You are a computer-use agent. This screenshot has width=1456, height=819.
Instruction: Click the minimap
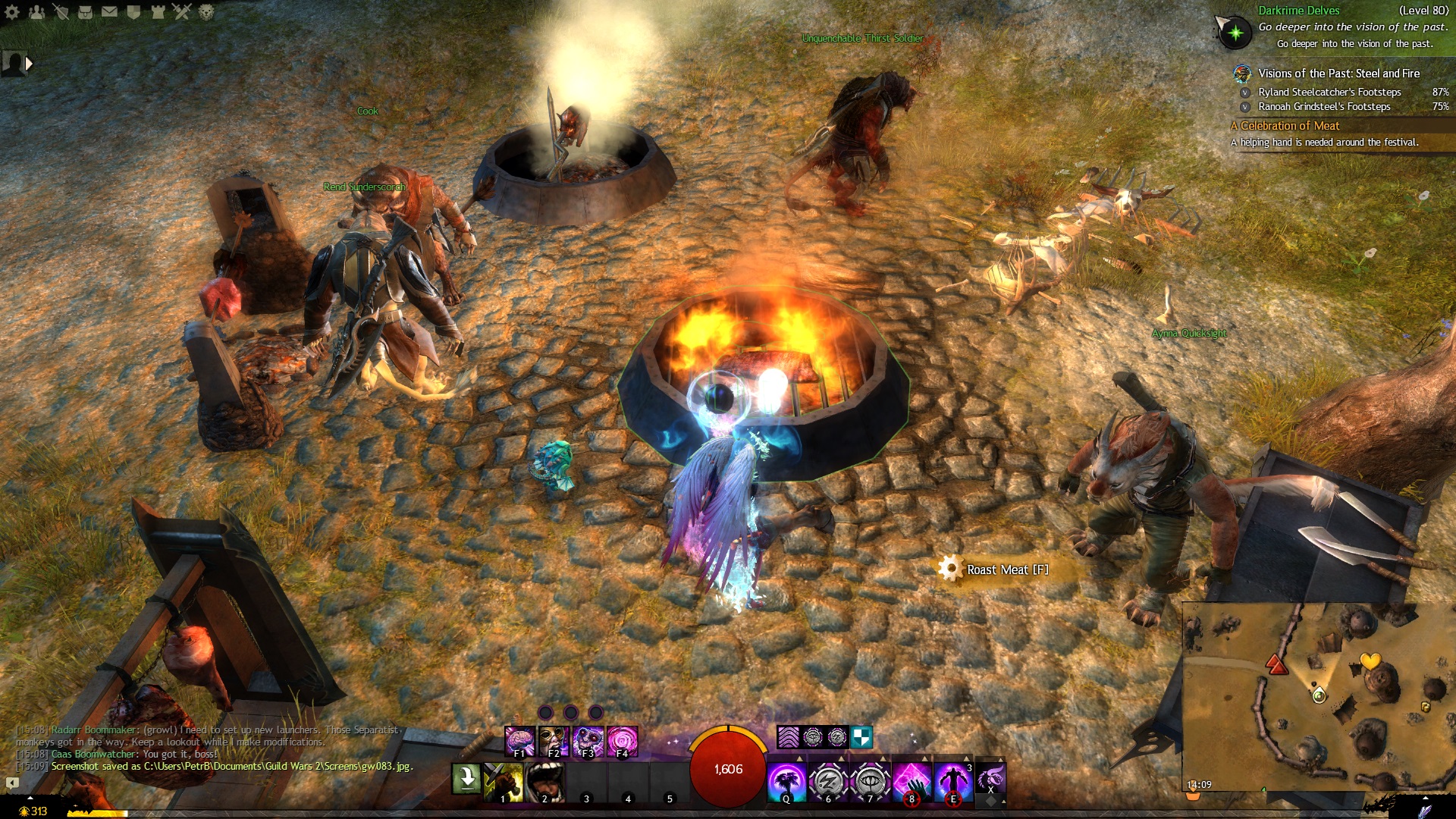(1318, 694)
